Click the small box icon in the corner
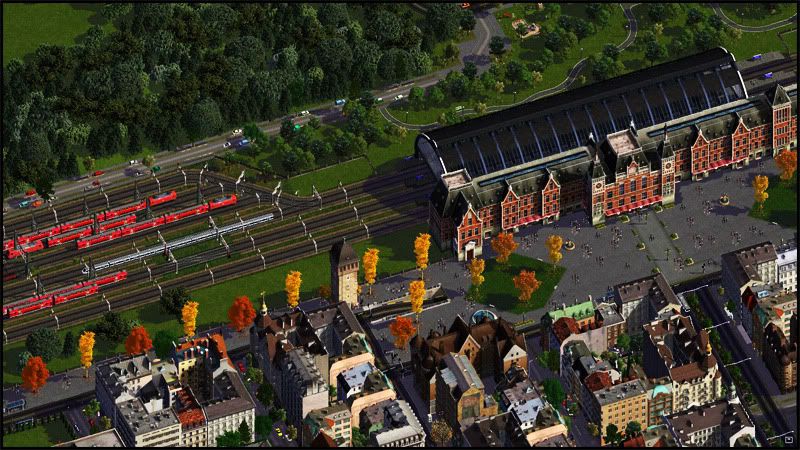This screenshot has width=800, height=450. tap(788, 438)
